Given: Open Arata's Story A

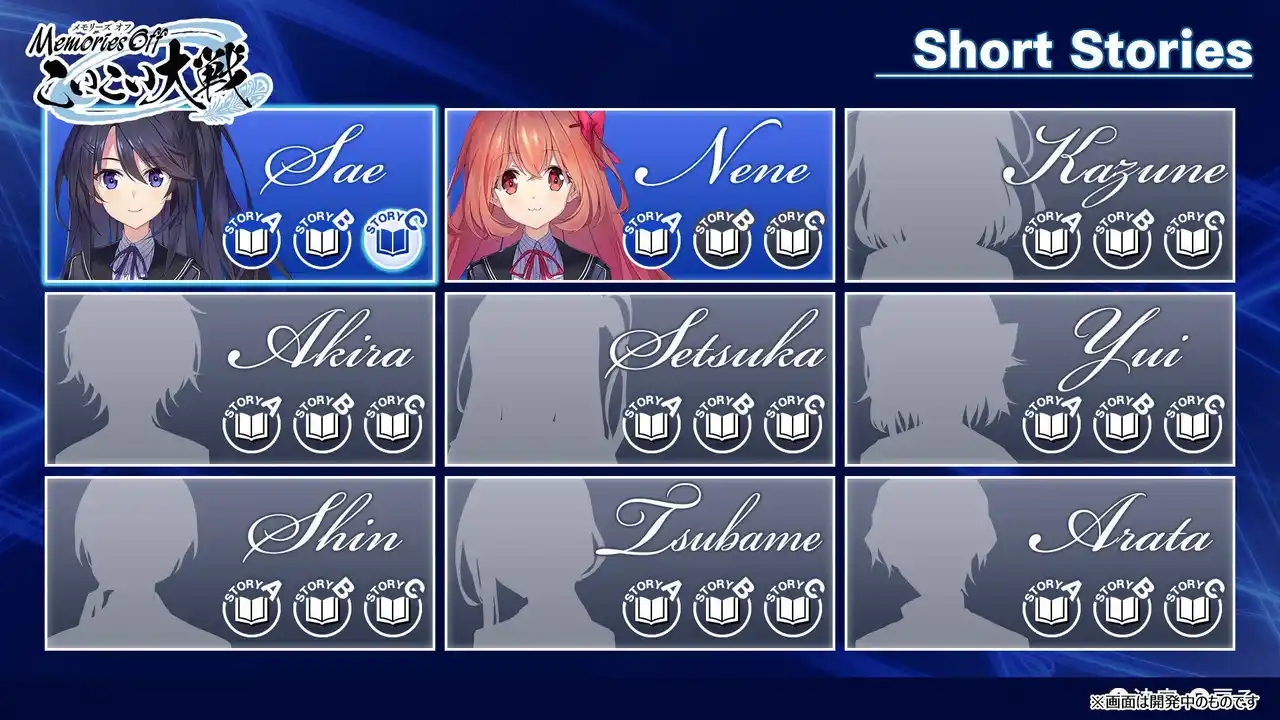Looking at the screenshot, I should 1051,610.
